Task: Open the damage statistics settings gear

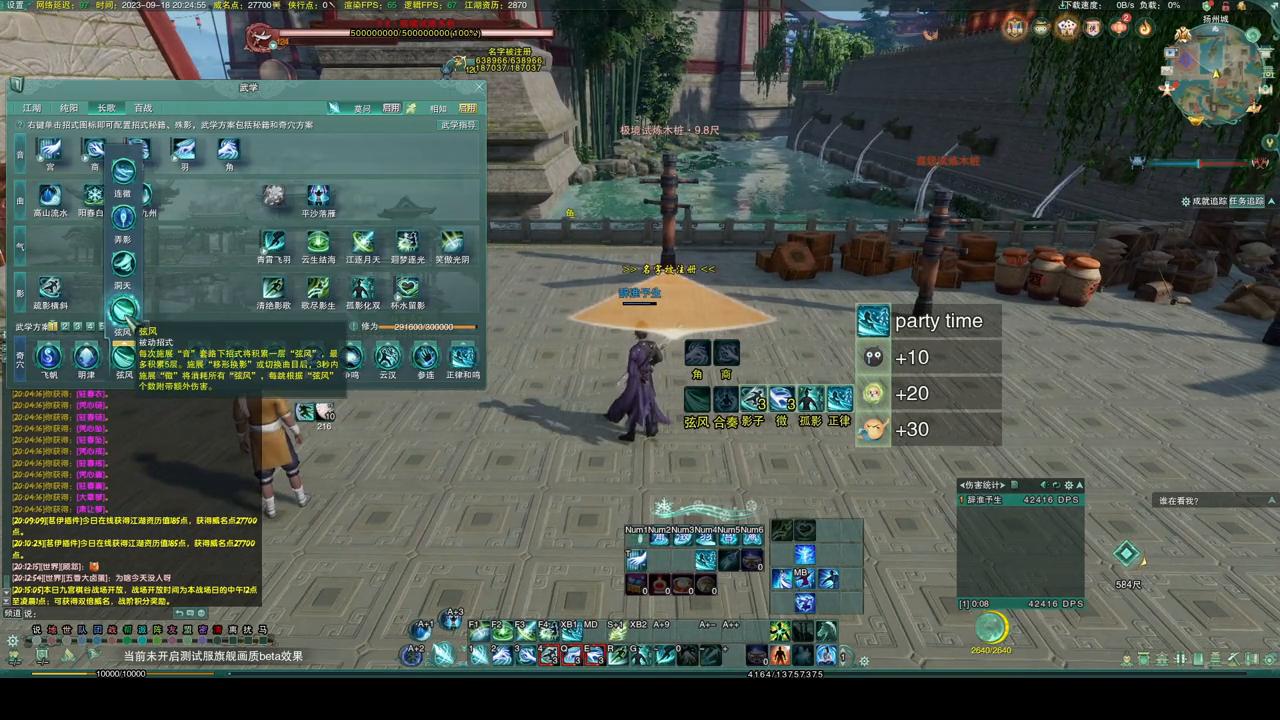Action: pyautogui.click(x=1068, y=485)
